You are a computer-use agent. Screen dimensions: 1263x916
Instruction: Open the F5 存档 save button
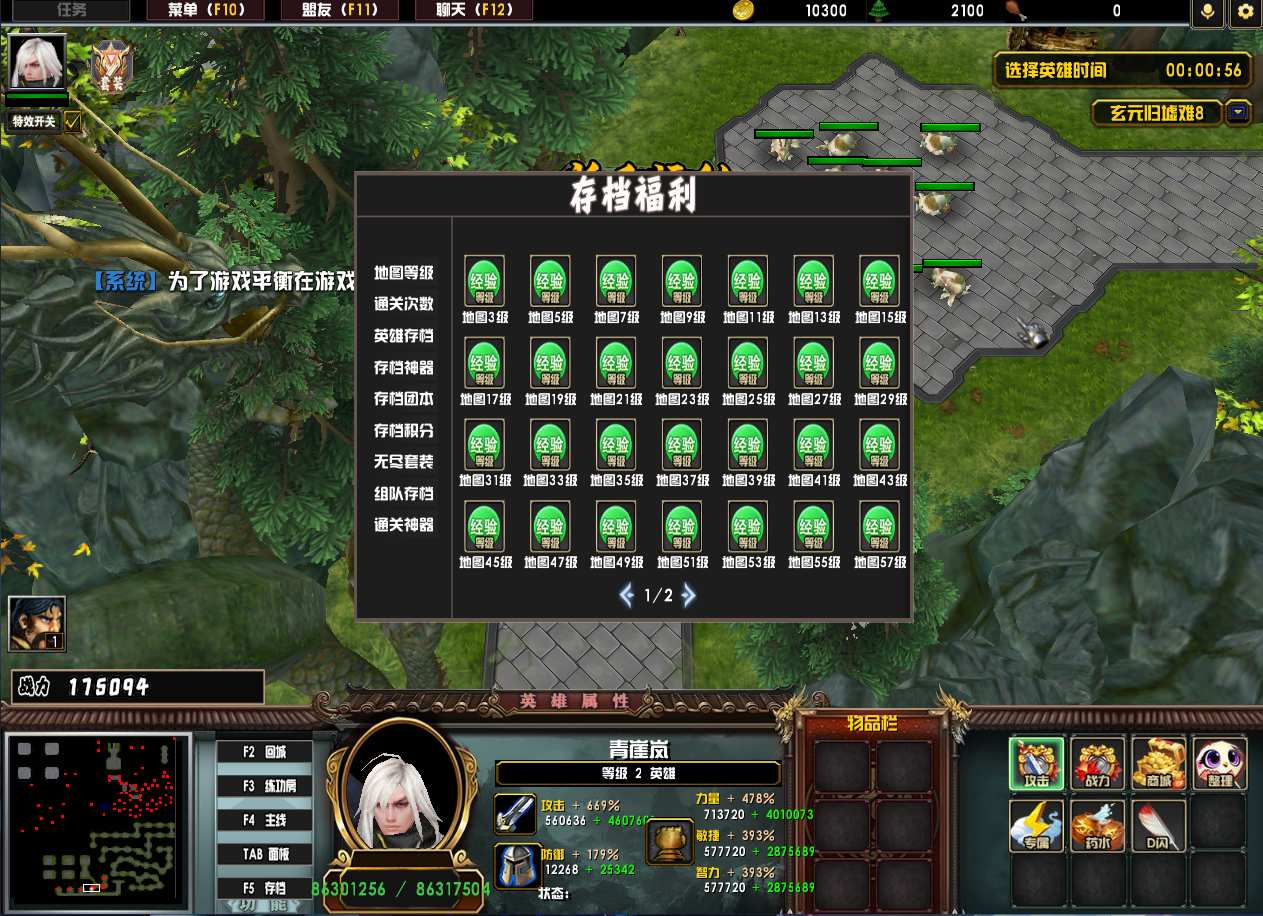[265, 888]
